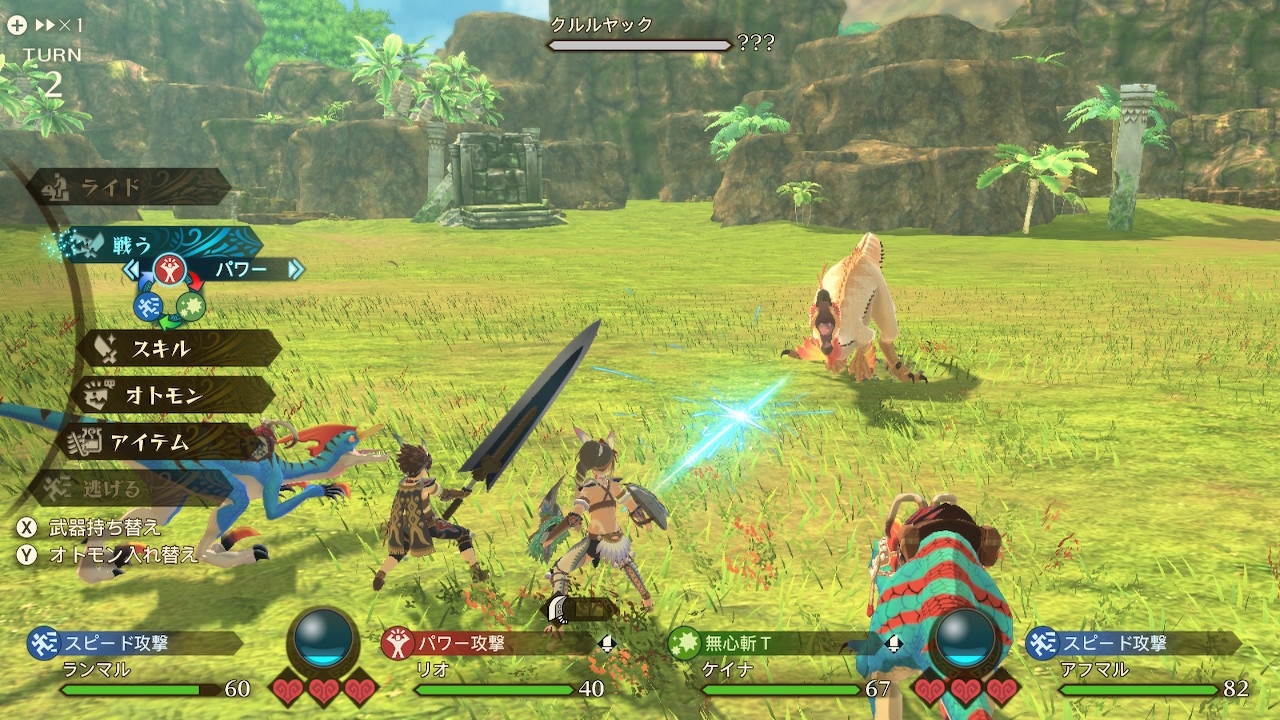Click the right arrow beside パワー
Viewport: 1280px width, 720px height.
pyautogui.click(x=295, y=269)
